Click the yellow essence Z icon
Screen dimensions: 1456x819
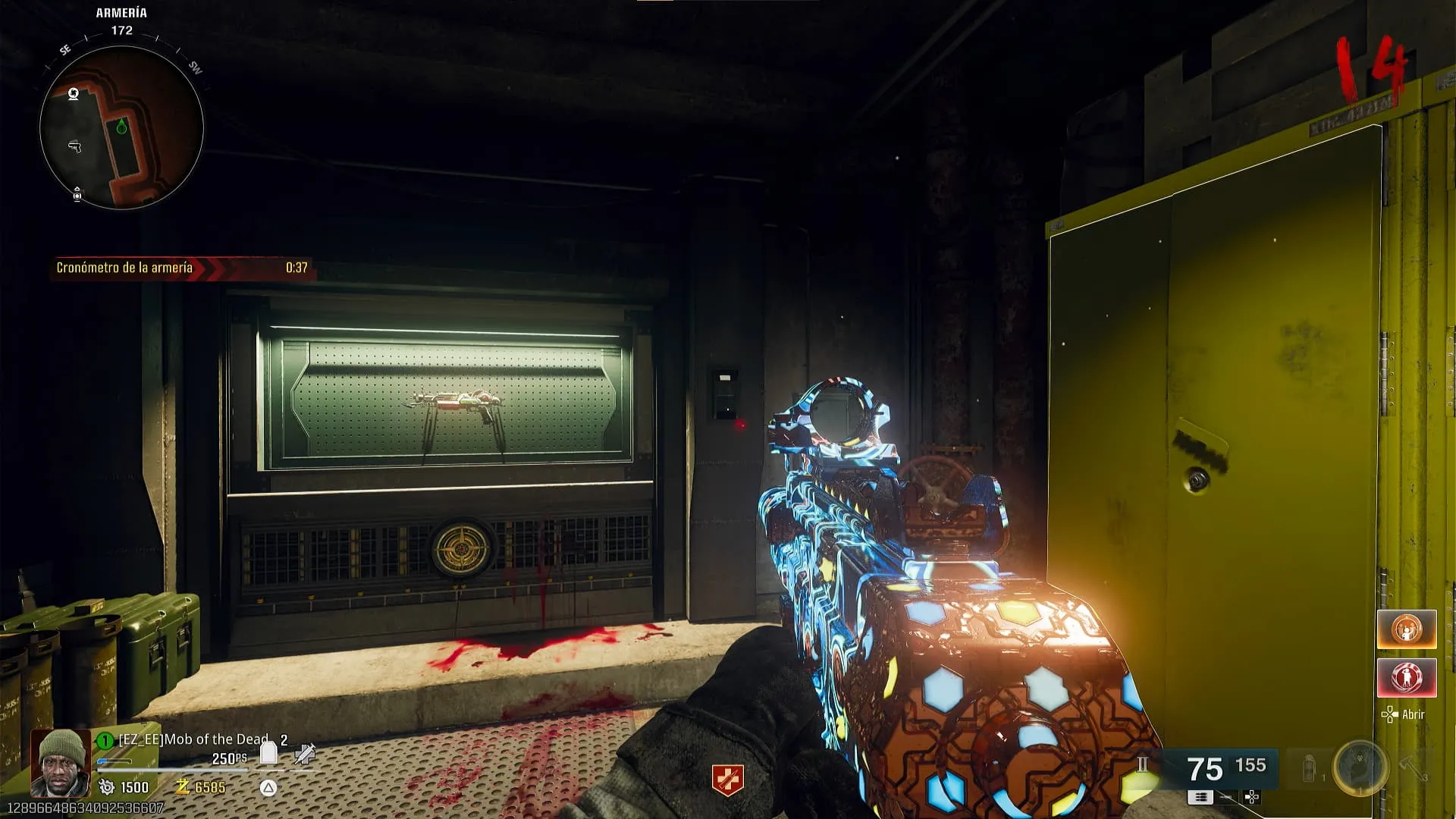[x=183, y=787]
